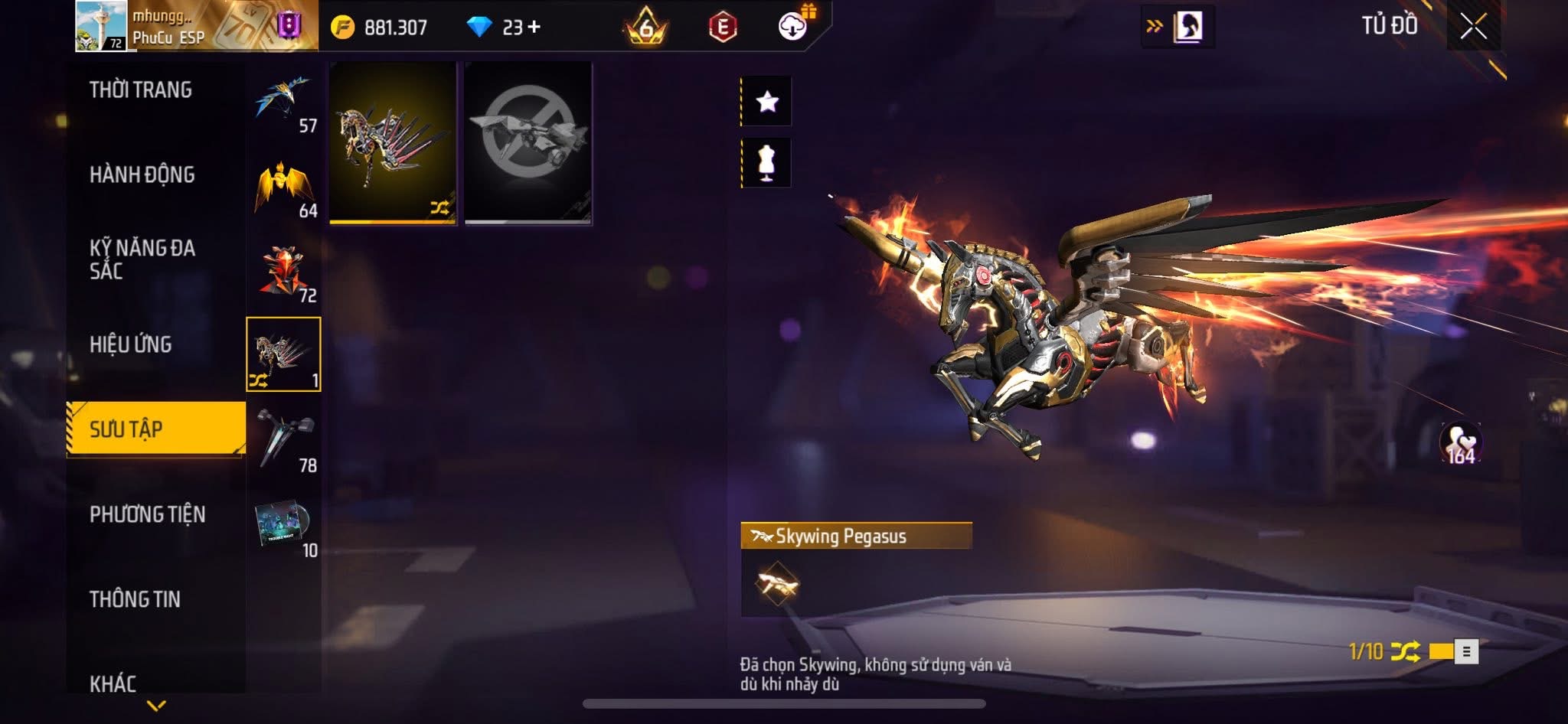Select the red crystal subcategory with 72 items
Image resolution: width=1568 pixels, height=724 pixels.
[284, 272]
